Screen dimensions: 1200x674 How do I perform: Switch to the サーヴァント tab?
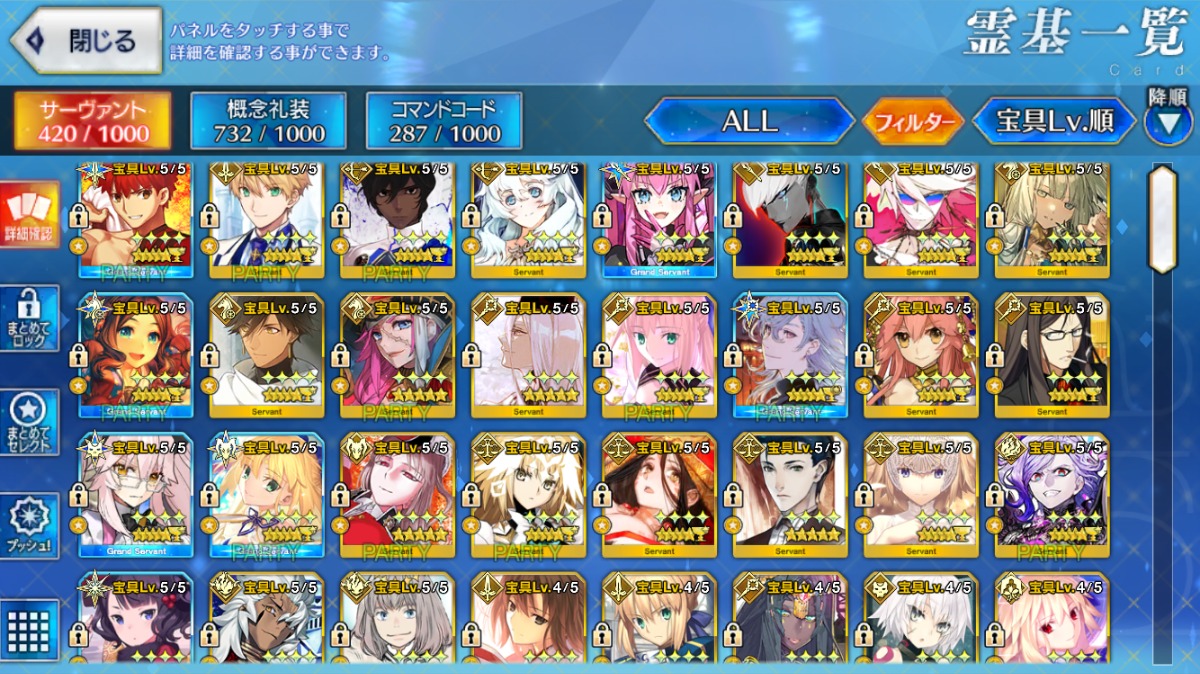pos(92,121)
